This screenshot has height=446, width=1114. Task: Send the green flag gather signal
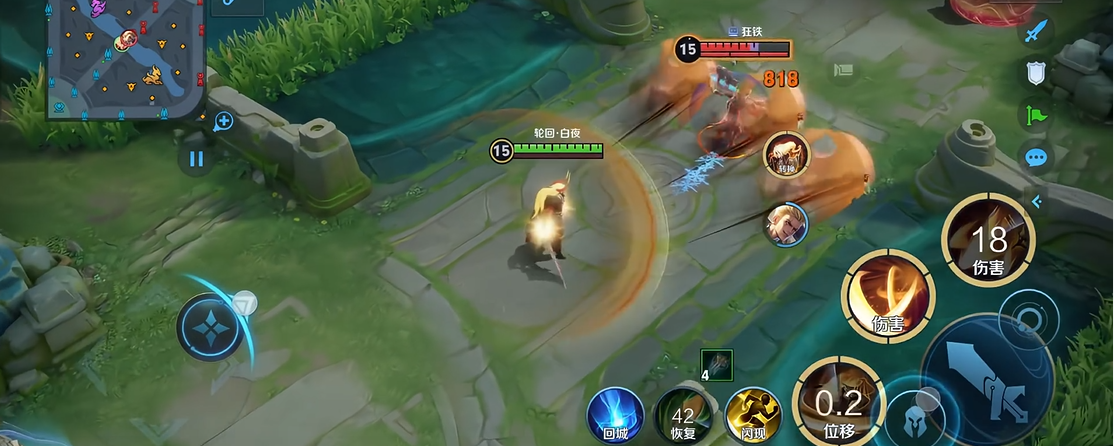[x=1036, y=114]
